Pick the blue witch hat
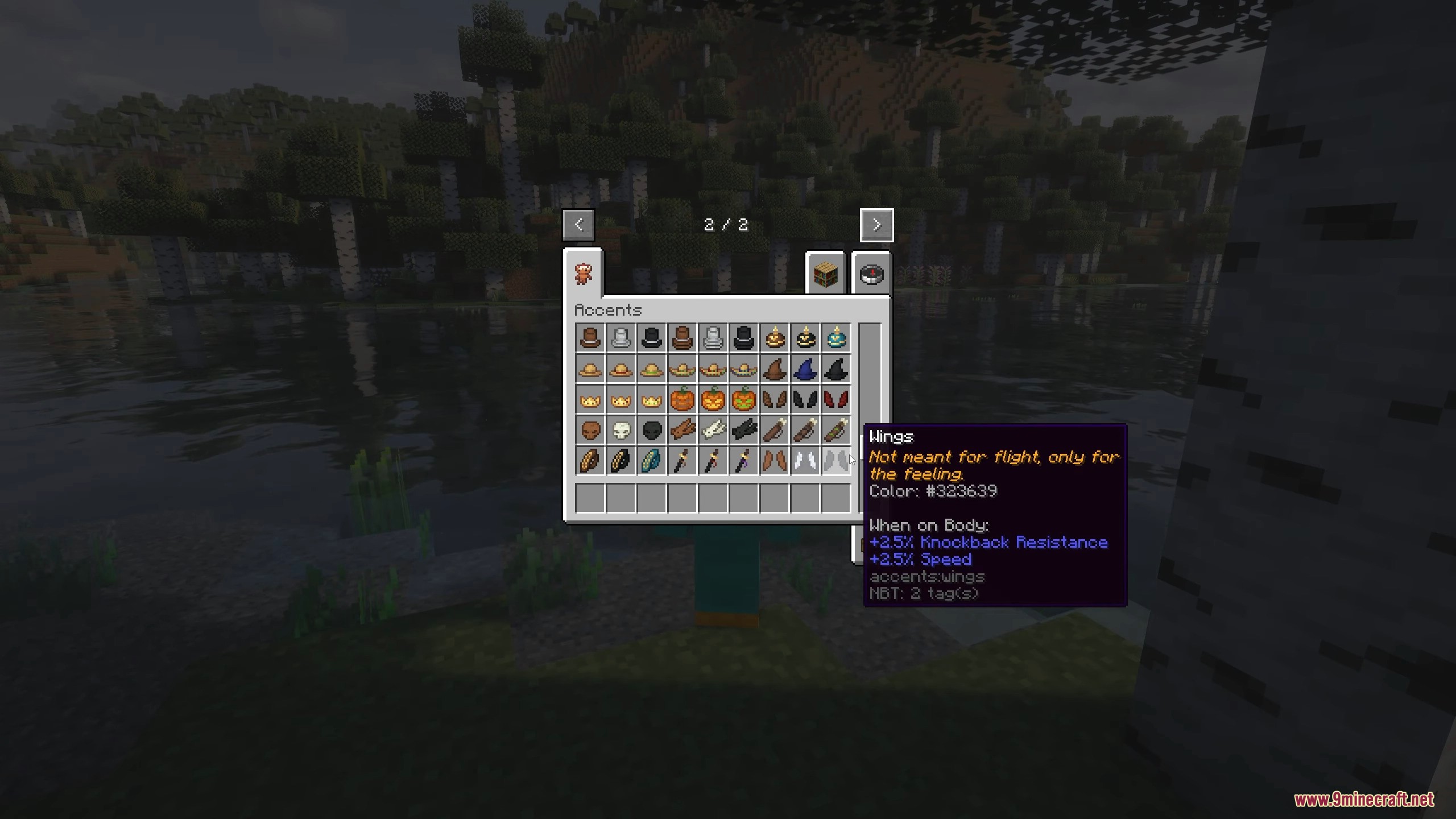The width and height of the screenshot is (1456, 819). click(805, 370)
